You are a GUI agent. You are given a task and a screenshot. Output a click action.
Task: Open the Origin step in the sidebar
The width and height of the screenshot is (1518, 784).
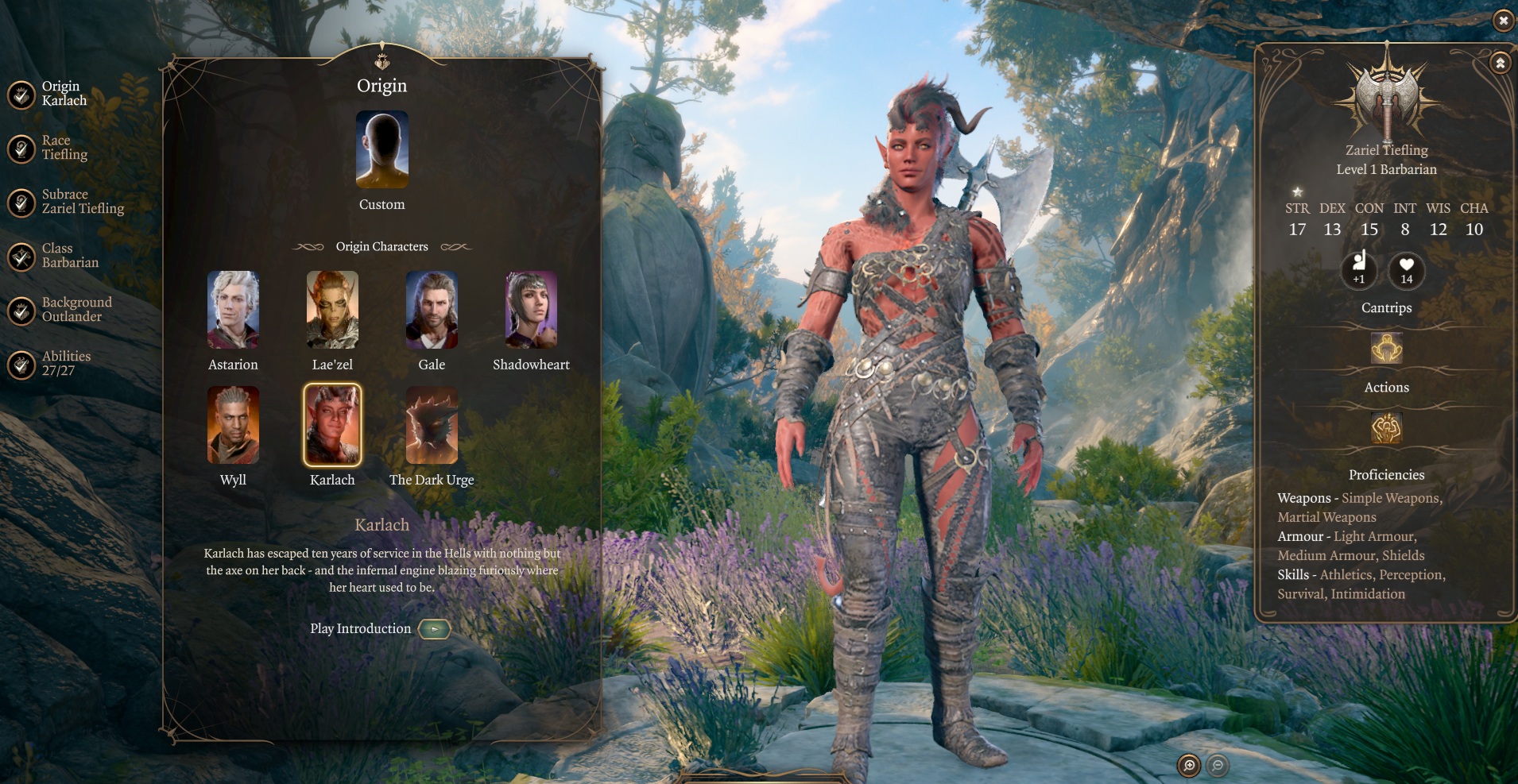pos(48,94)
